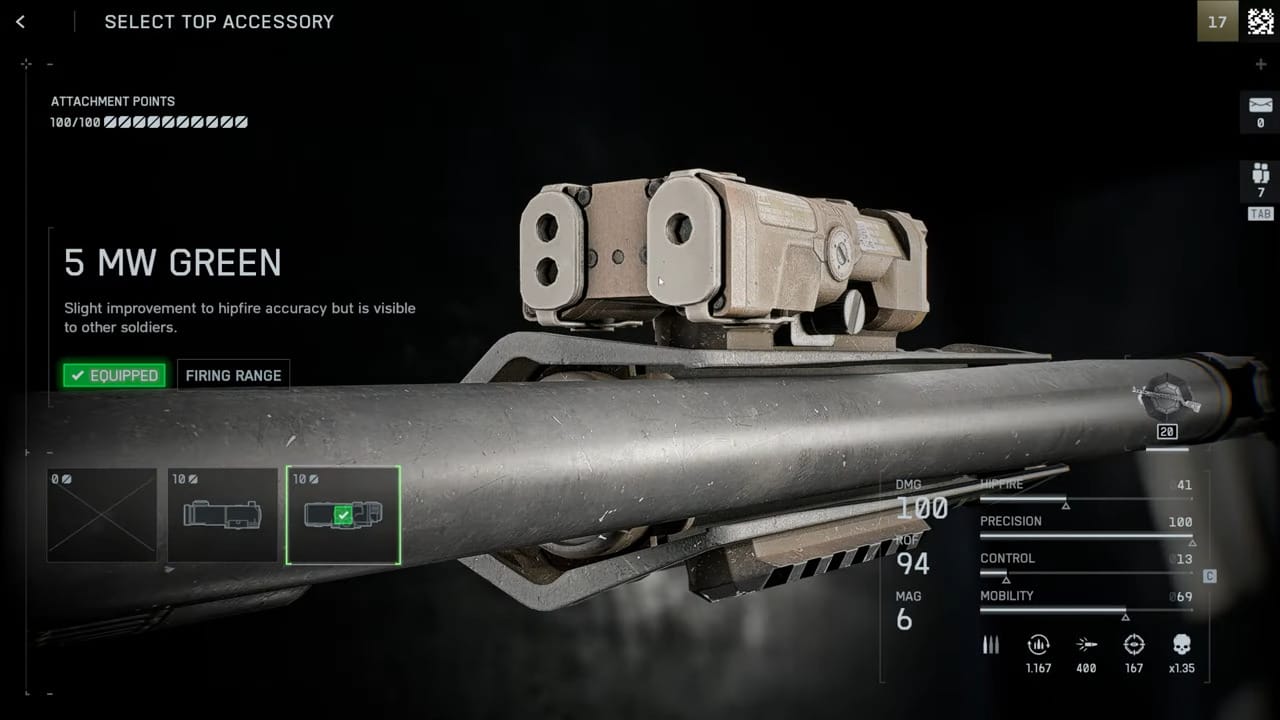Select the empty no-accessory slot
The width and height of the screenshot is (1280, 720).
(x=102, y=514)
